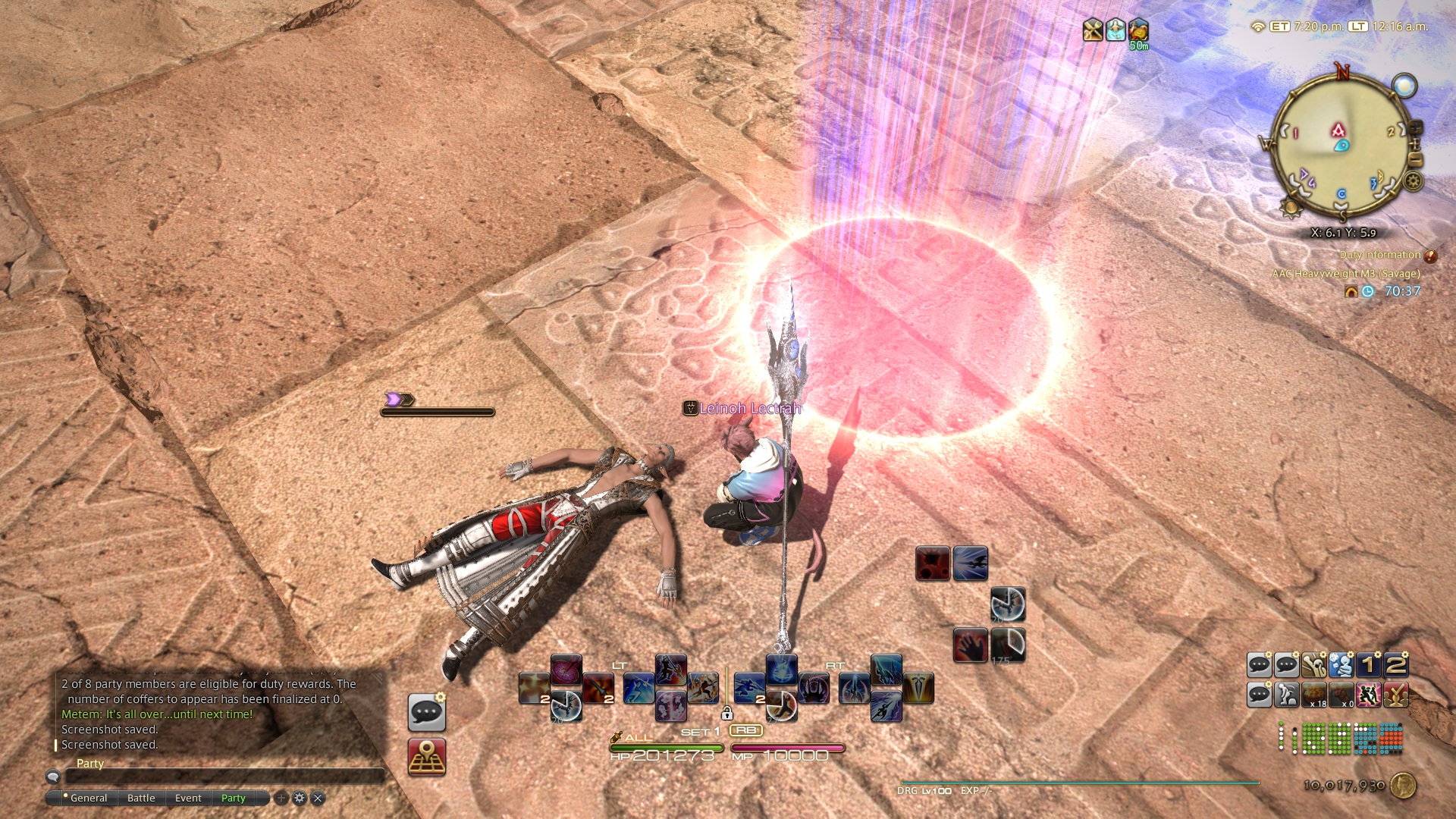Activate the gold sword ability on the hotbar
1456x819 pixels.
pos(918,688)
